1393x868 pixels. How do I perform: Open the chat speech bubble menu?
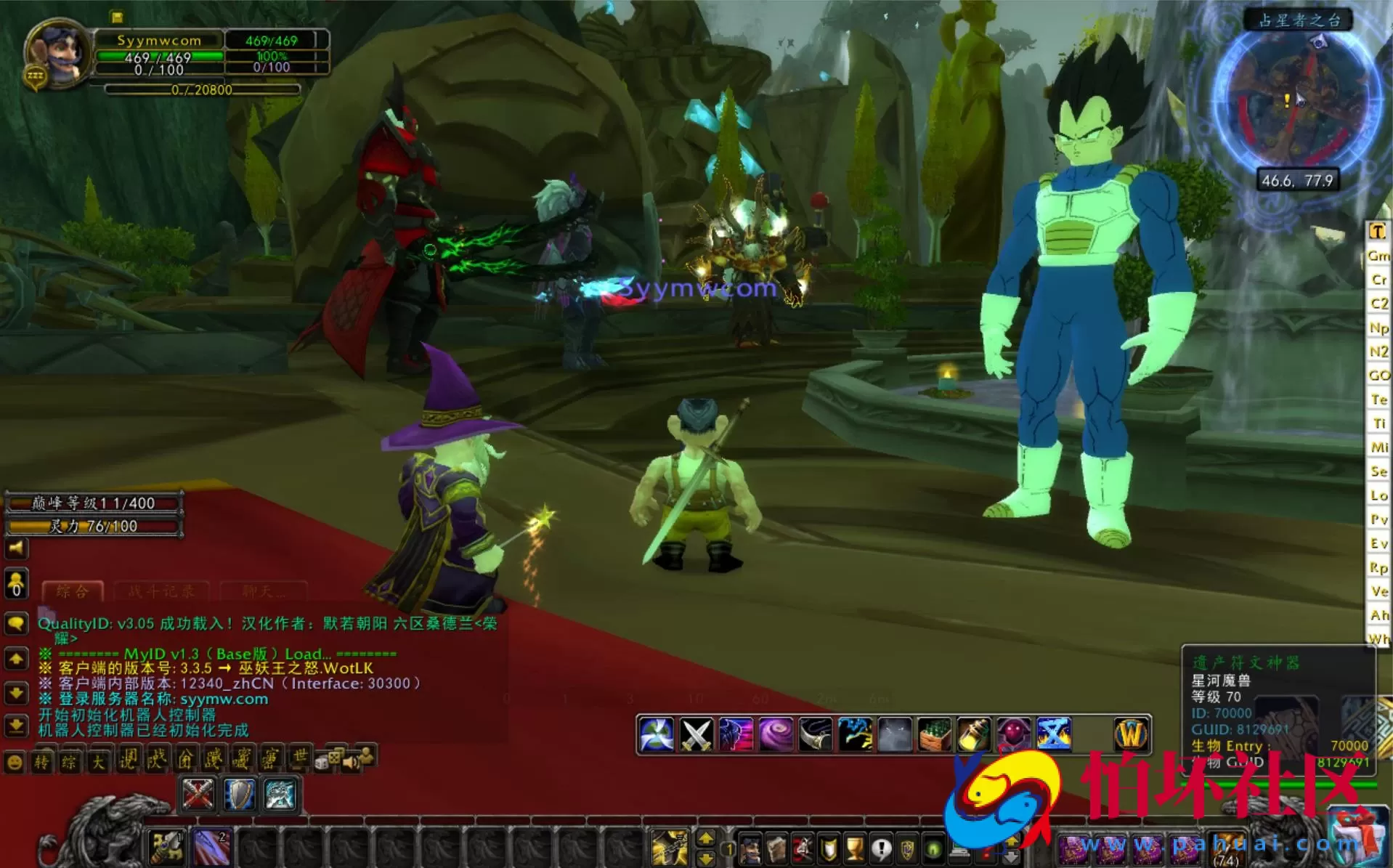tap(16, 623)
